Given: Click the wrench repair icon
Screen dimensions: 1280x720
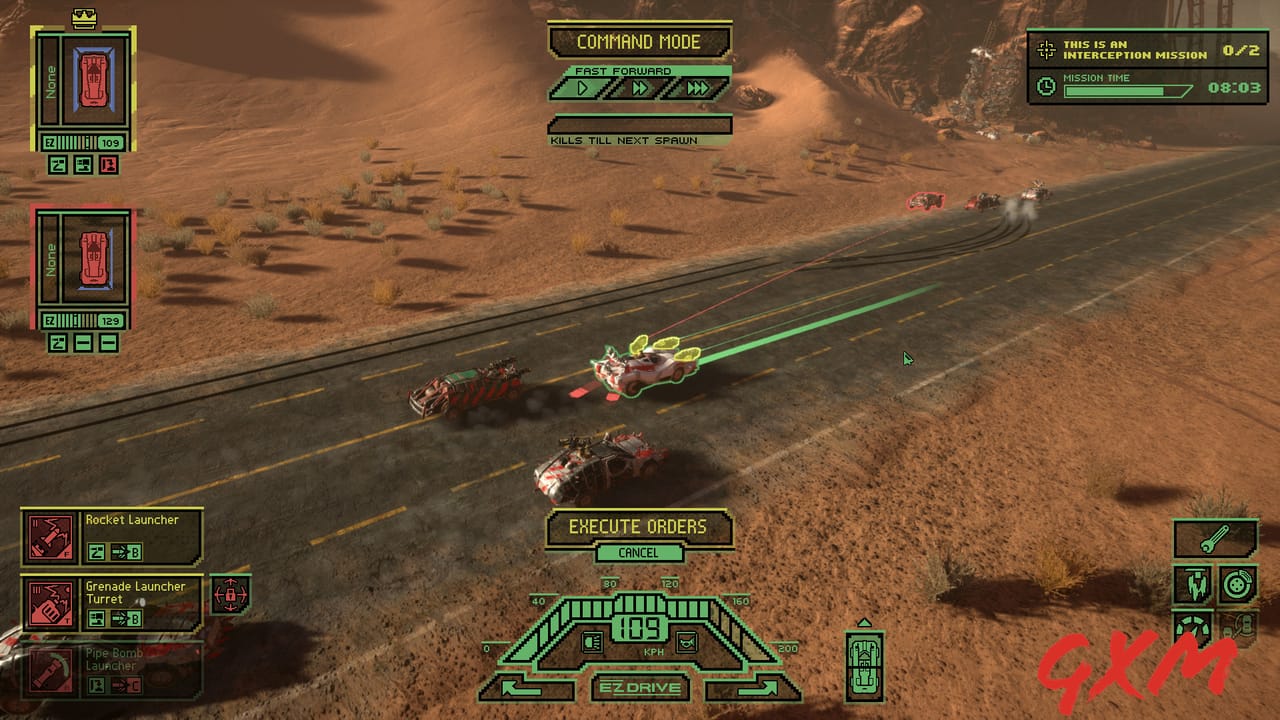Looking at the screenshot, I should 1213,539.
